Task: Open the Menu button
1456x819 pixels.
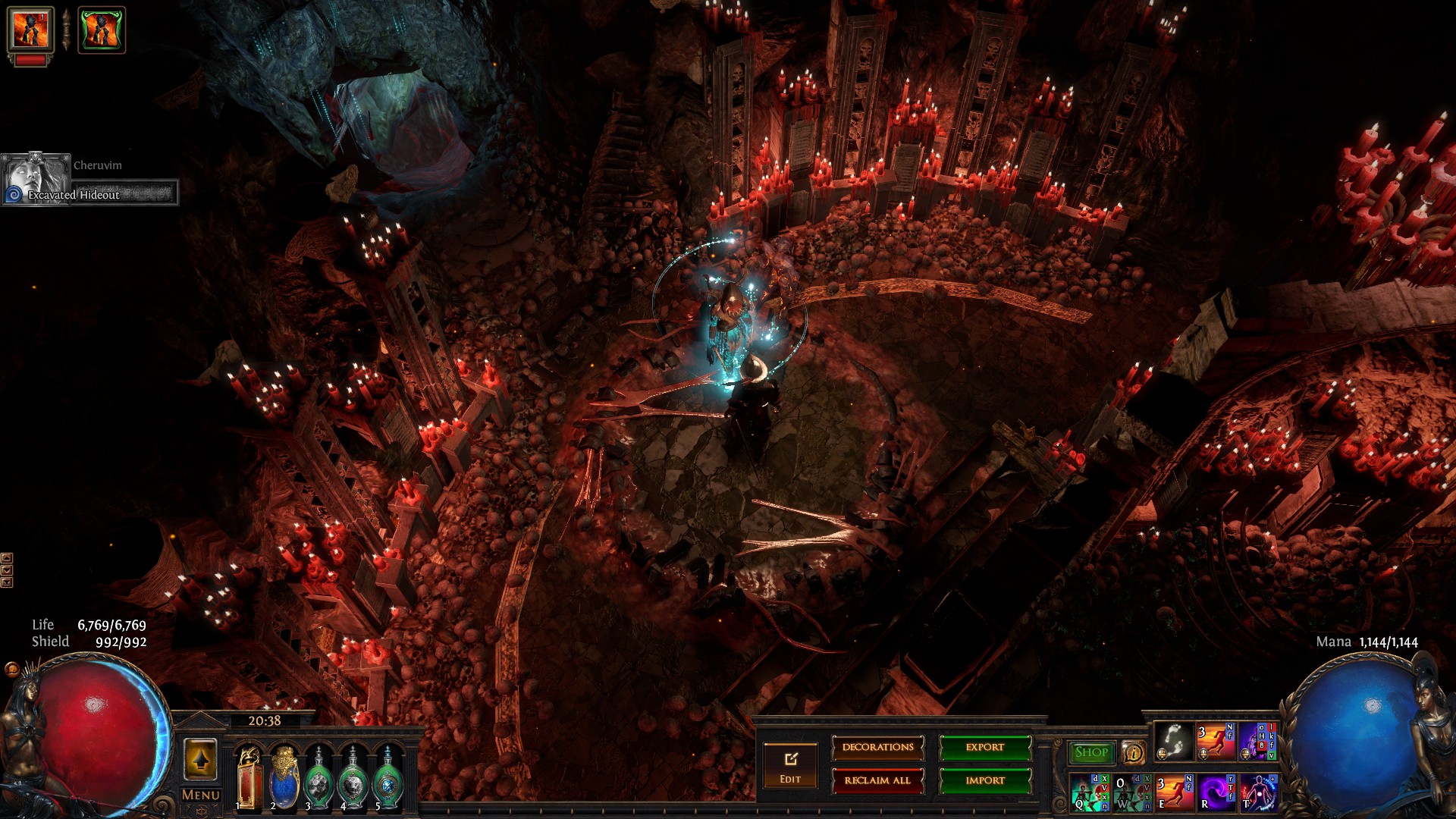Action: [201, 795]
